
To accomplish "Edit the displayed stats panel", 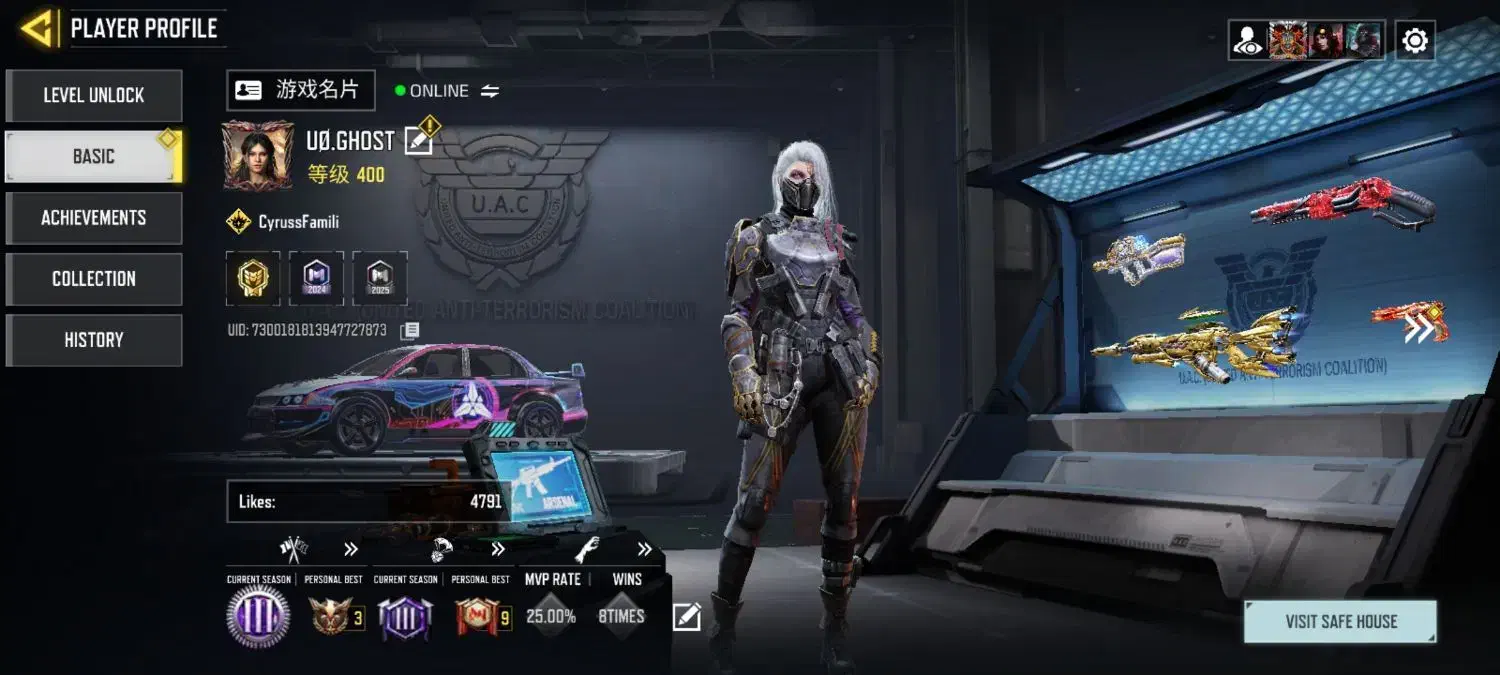I will click(x=686, y=617).
